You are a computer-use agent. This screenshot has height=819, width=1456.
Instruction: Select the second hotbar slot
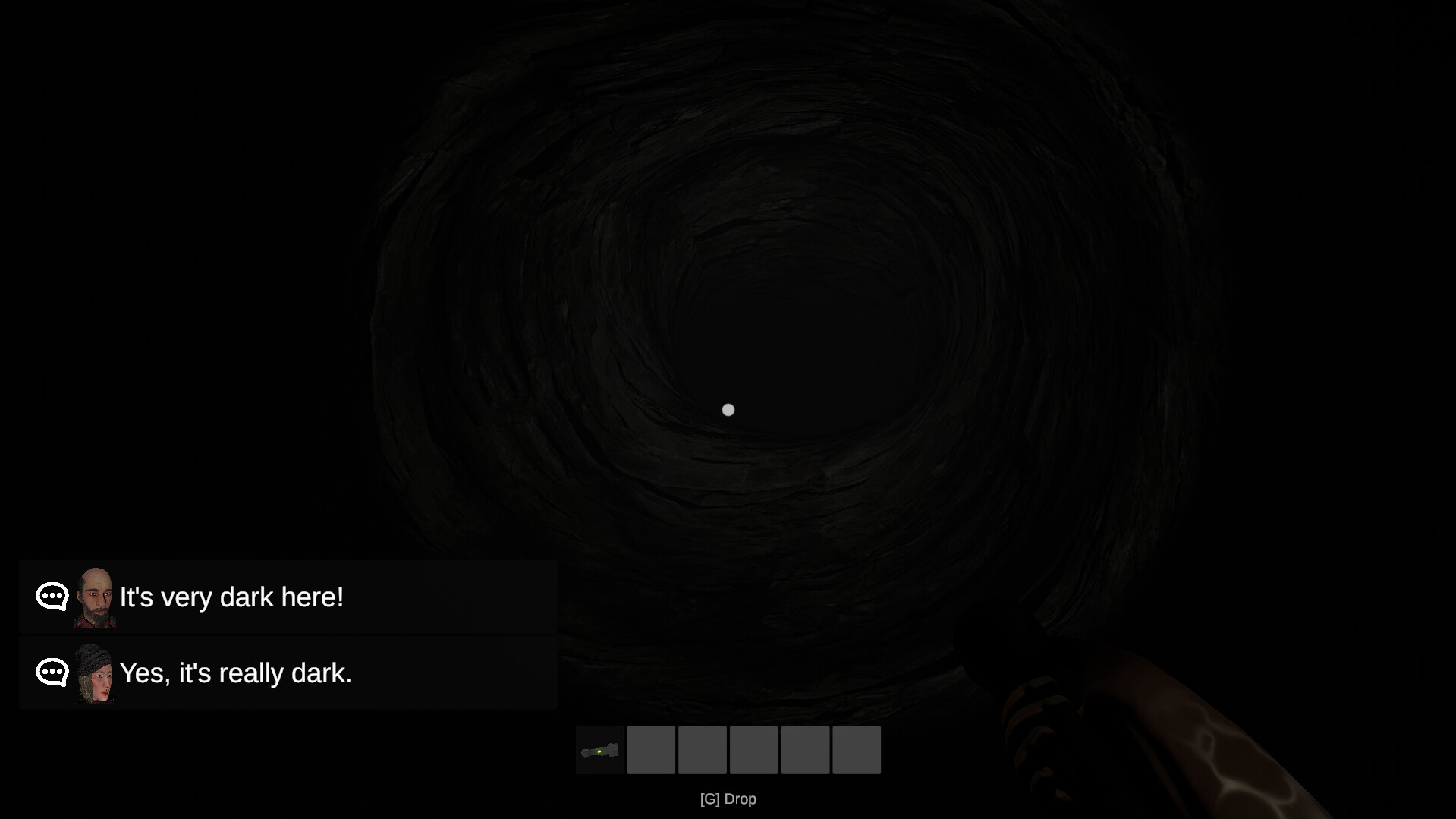(x=651, y=749)
